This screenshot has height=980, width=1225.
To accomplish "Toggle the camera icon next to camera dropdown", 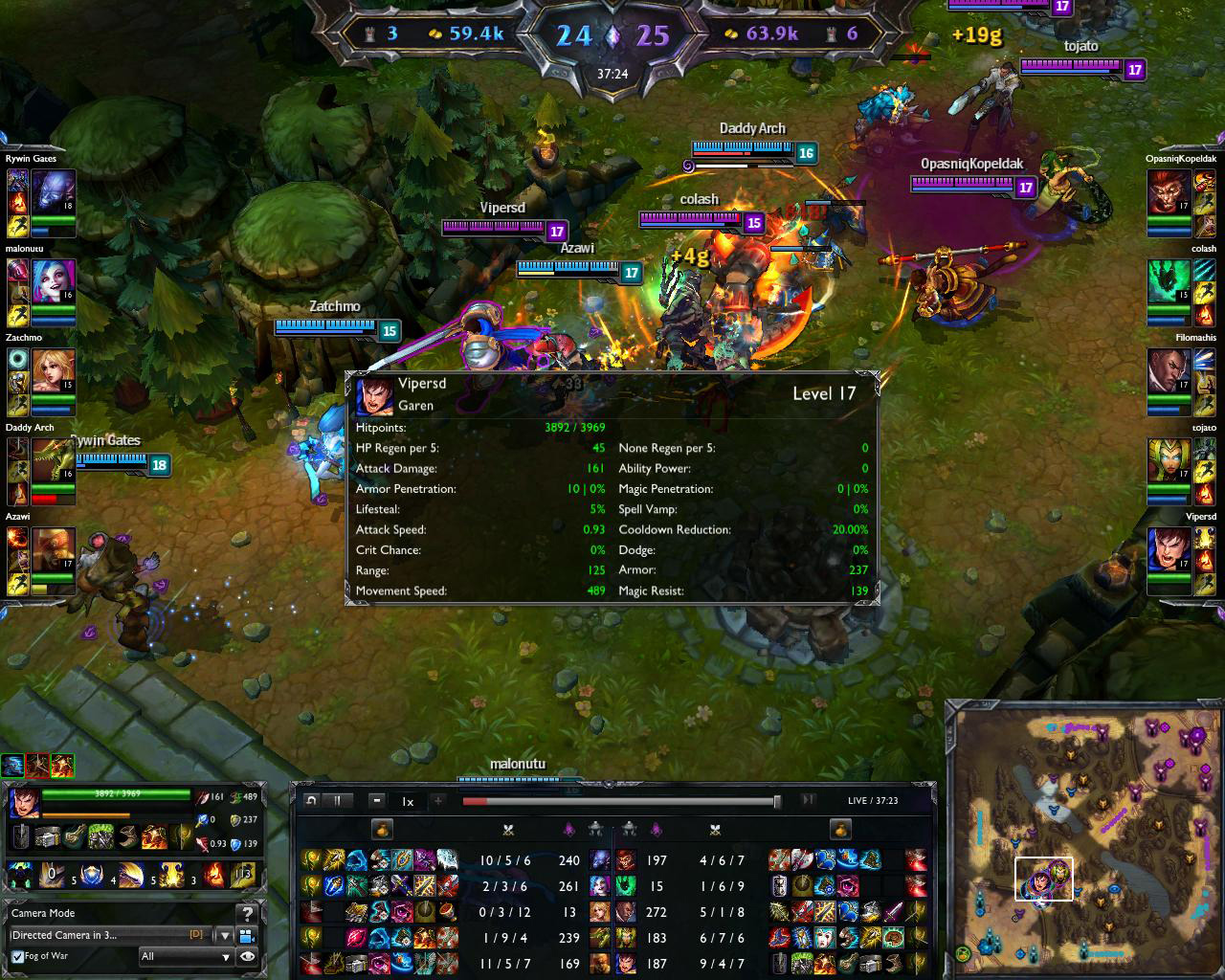I will (x=248, y=936).
